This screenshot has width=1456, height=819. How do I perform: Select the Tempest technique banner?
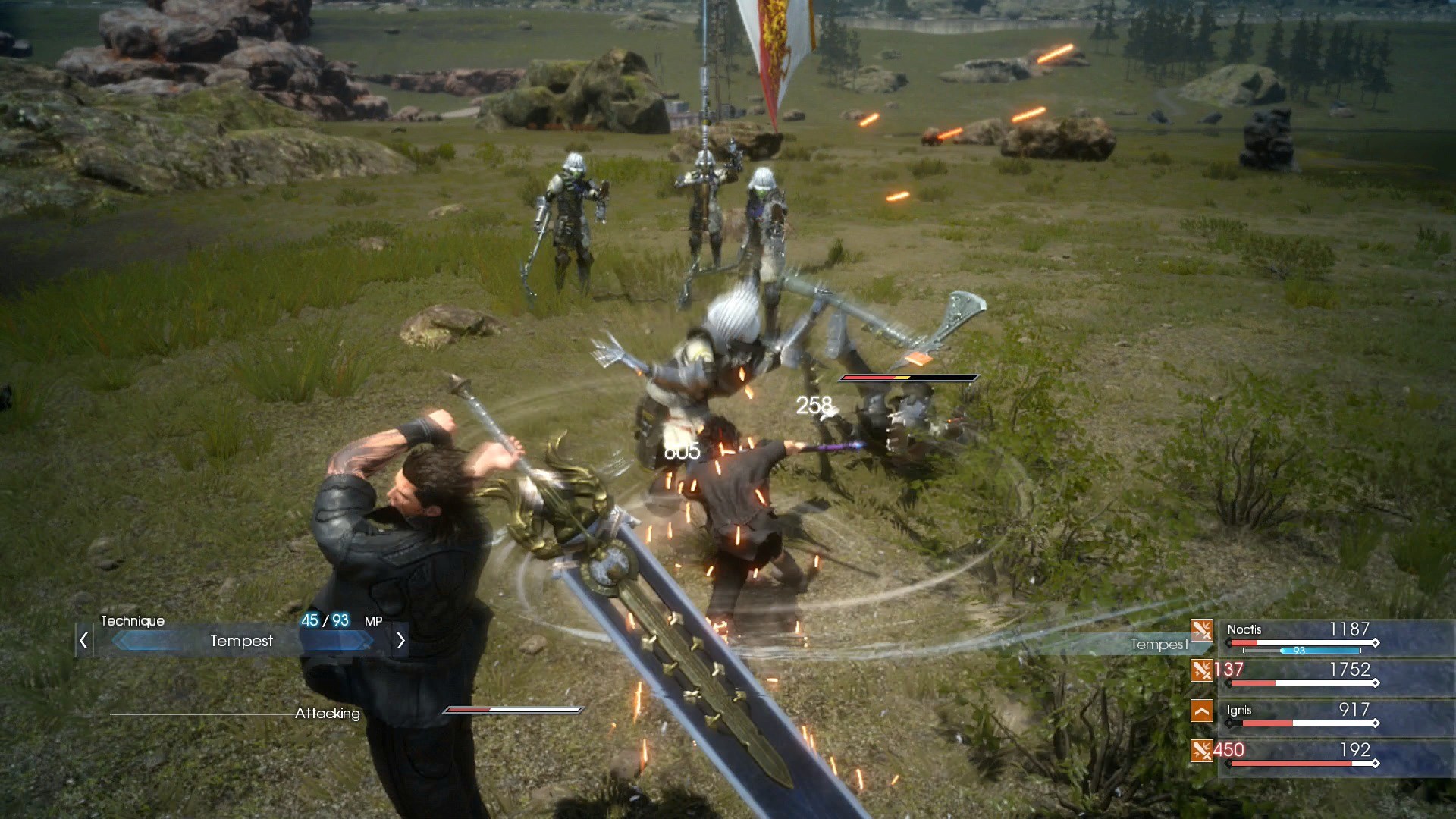click(x=241, y=642)
